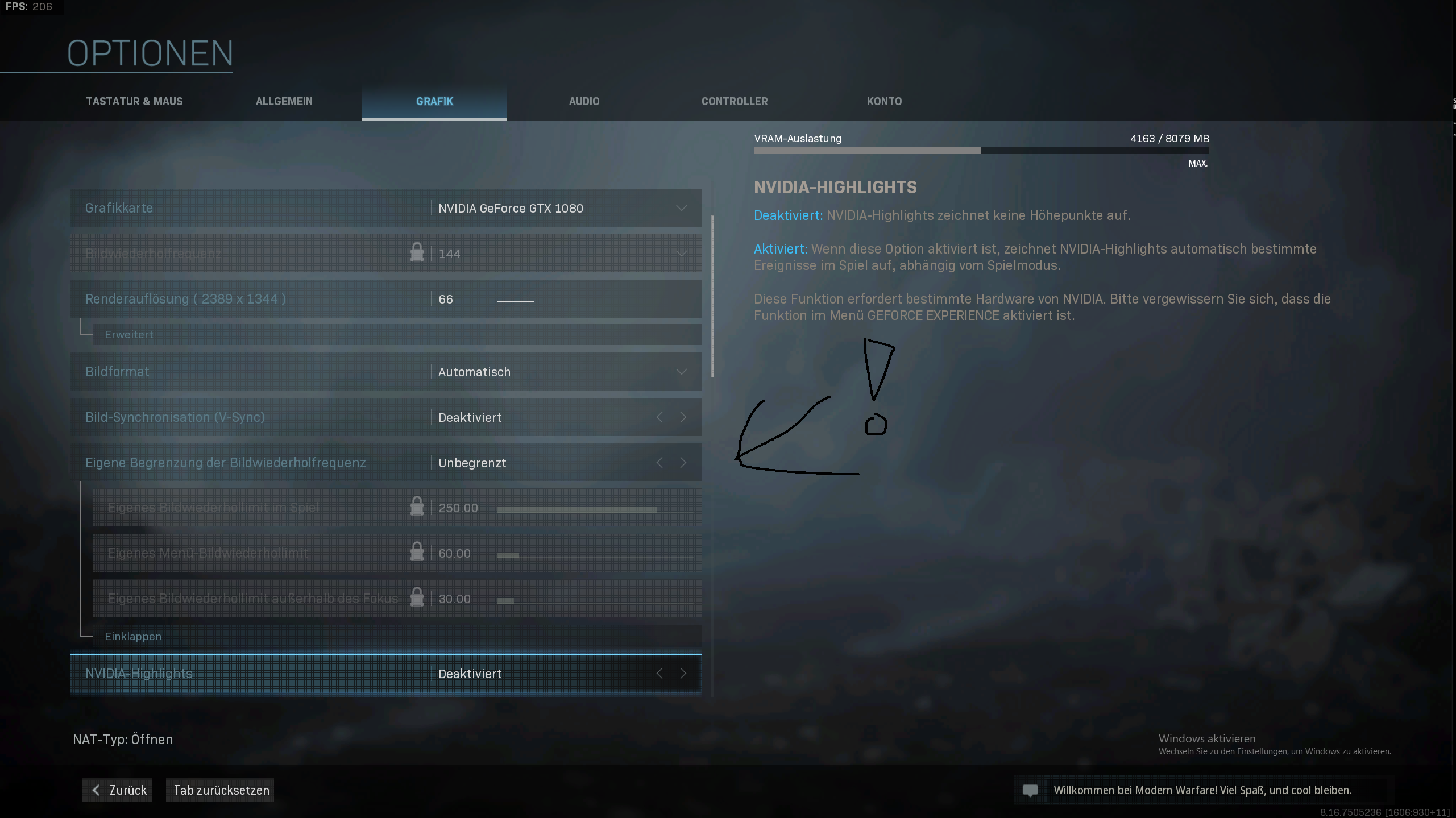Click the chat bubble icon near the welcome message
This screenshot has width=1456, height=818.
(x=1030, y=790)
